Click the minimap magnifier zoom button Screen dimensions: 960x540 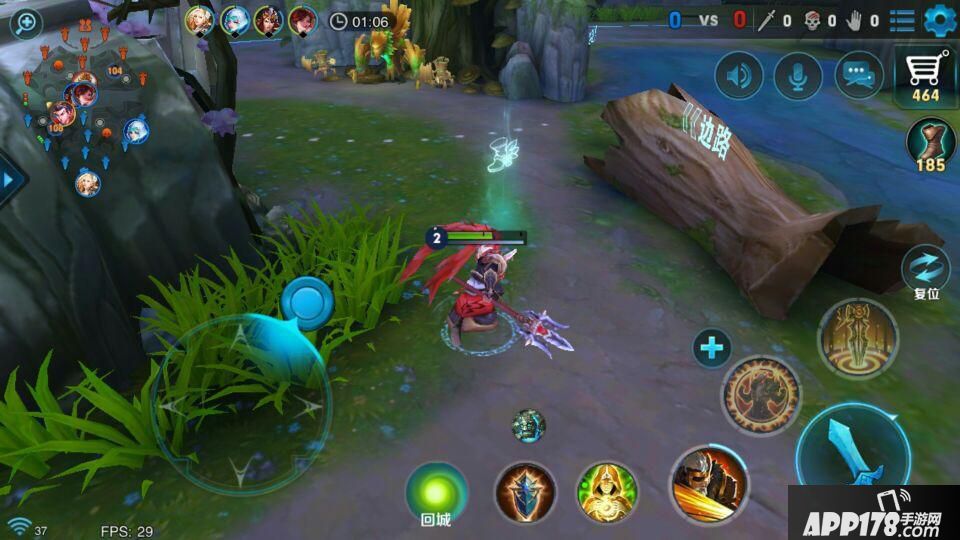coord(24,23)
